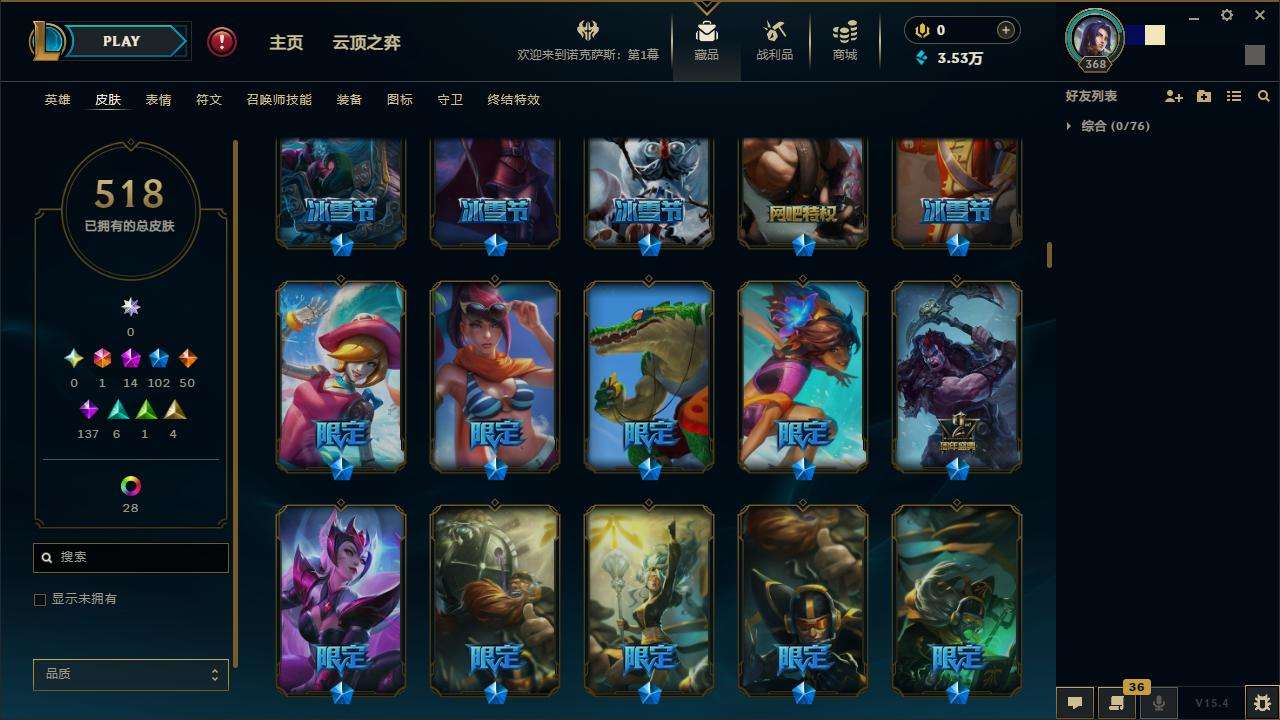This screenshot has height=720, width=1280.
Task: Open the 商城 store
Action: pyautogui.click(x=845, y=41)
